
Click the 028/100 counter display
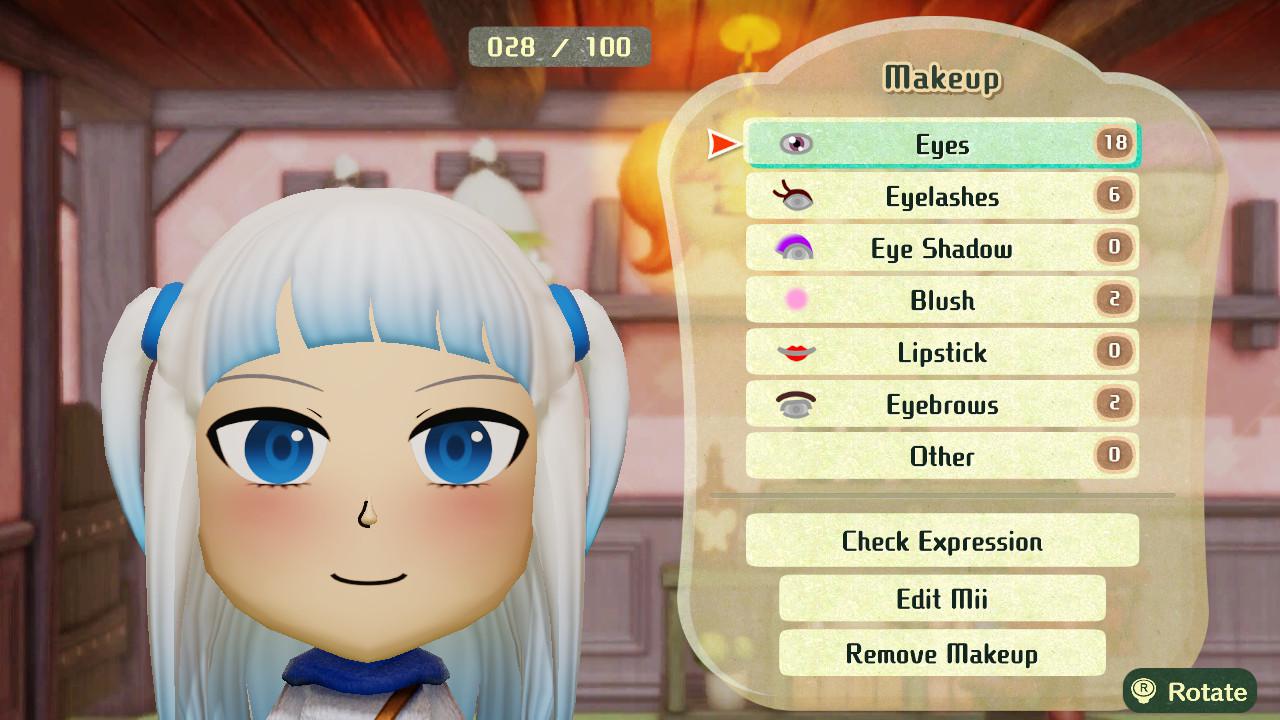[556, 45]
